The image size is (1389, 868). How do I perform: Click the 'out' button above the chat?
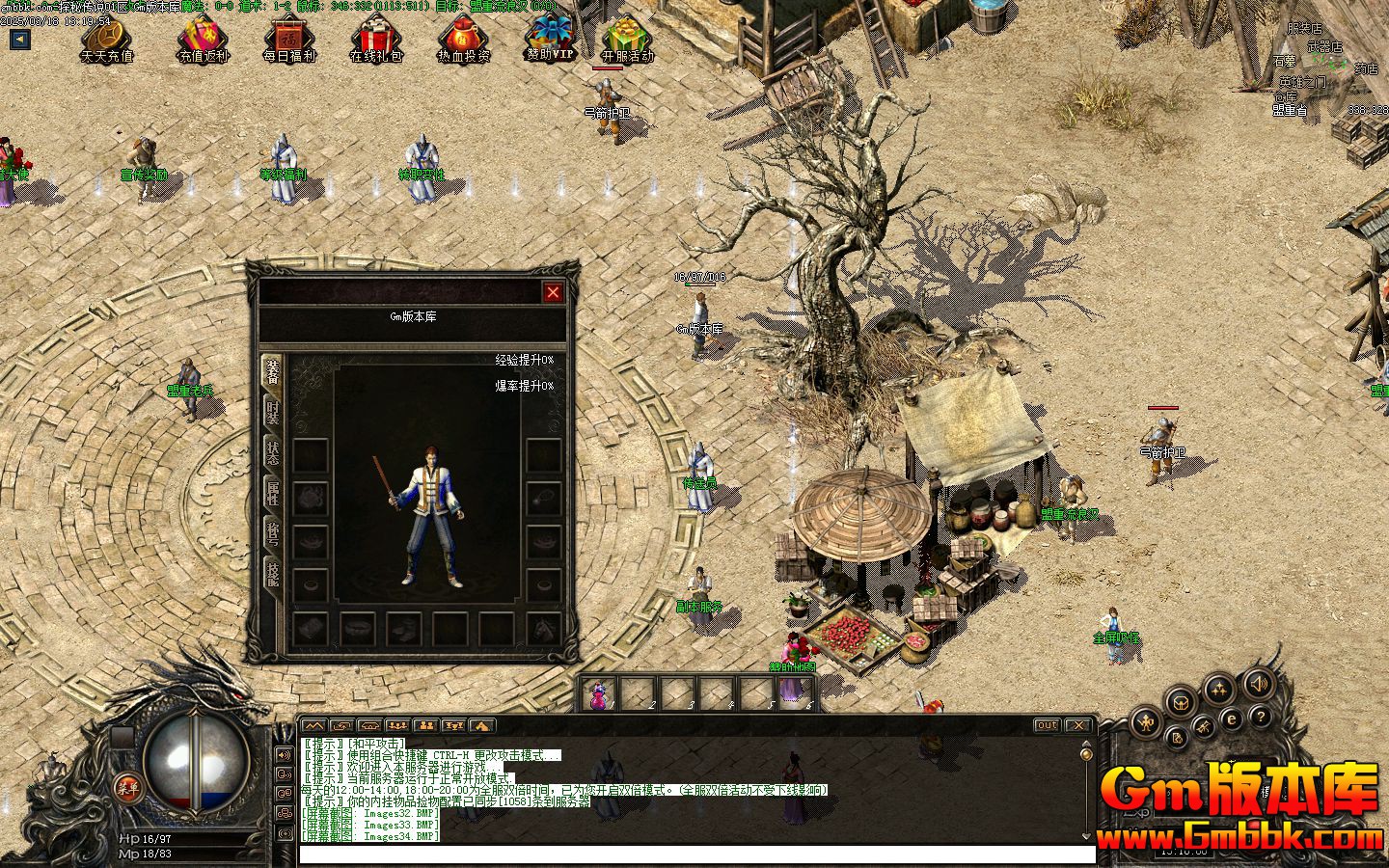1047,725
